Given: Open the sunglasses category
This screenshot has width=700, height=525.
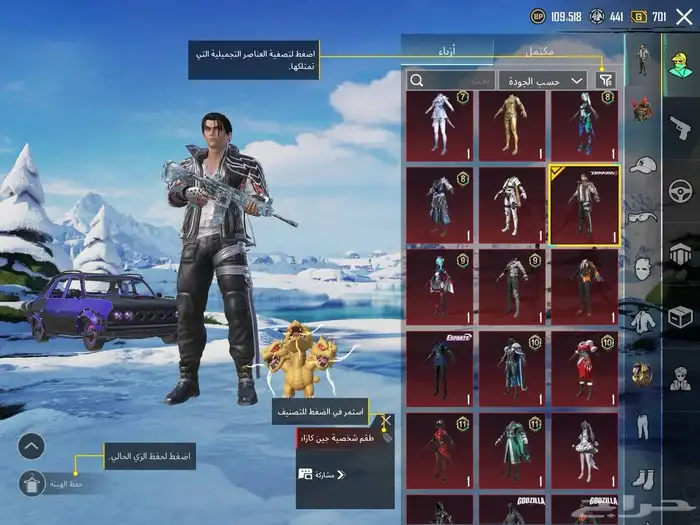Looking at the screenshot, I should [x=642, y=216].
